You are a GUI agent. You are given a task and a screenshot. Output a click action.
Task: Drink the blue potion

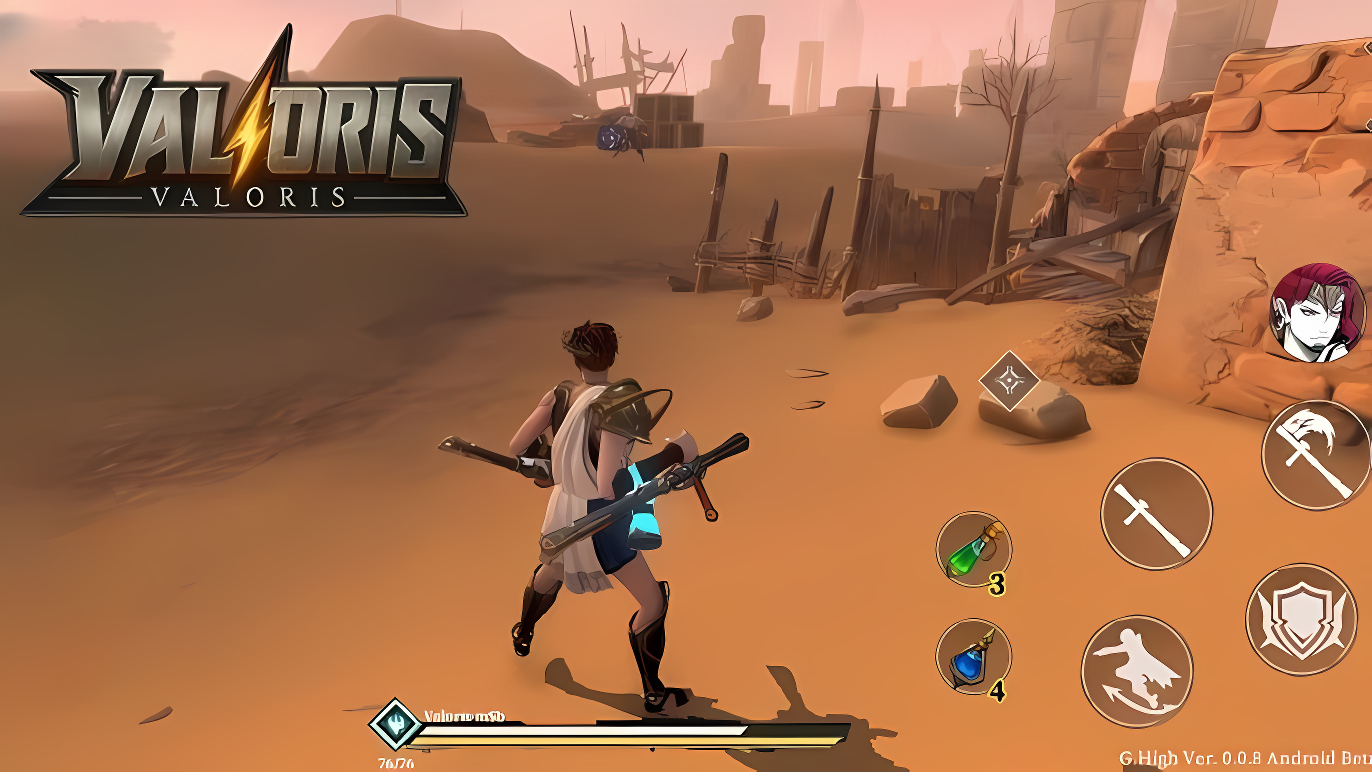pyautogui.click(x=973, y=656)
